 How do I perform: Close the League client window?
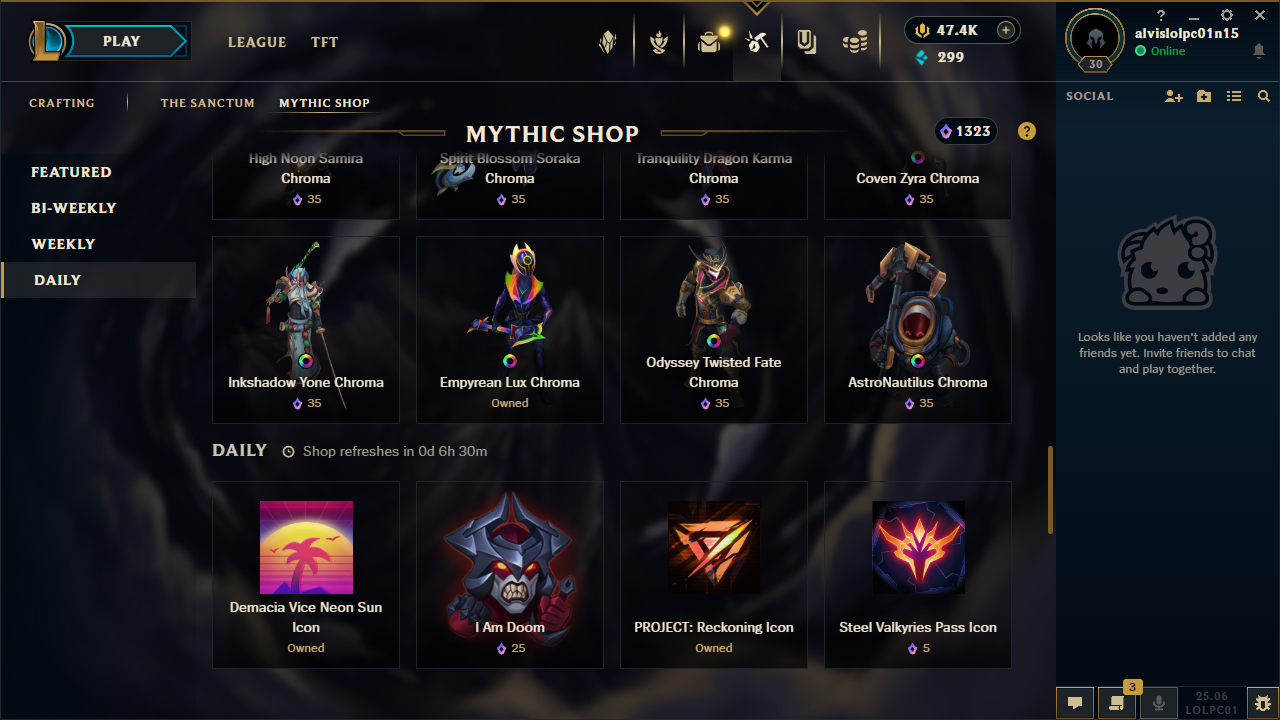pos(1260,16)
